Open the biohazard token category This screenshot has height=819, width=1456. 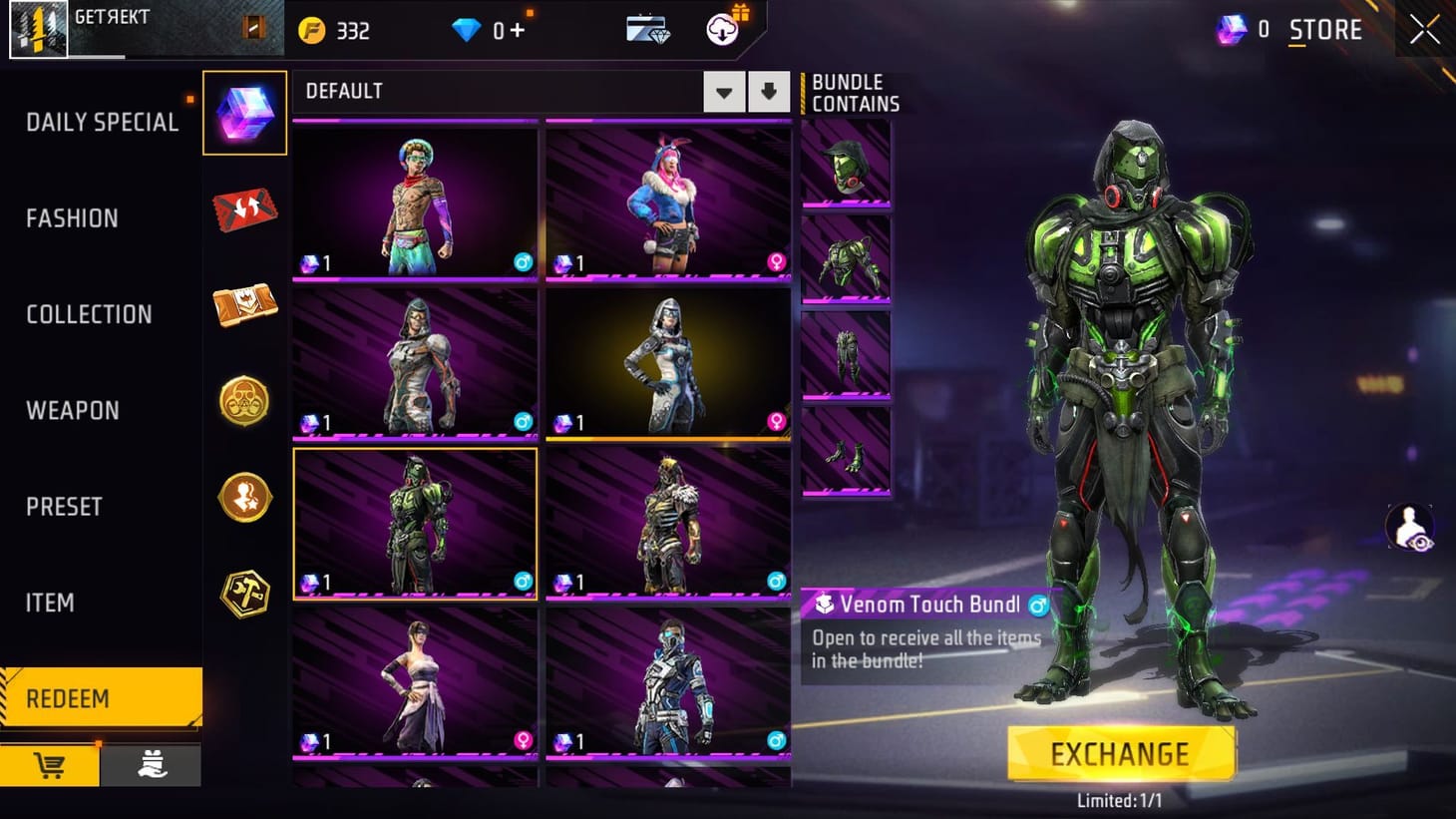244,401
